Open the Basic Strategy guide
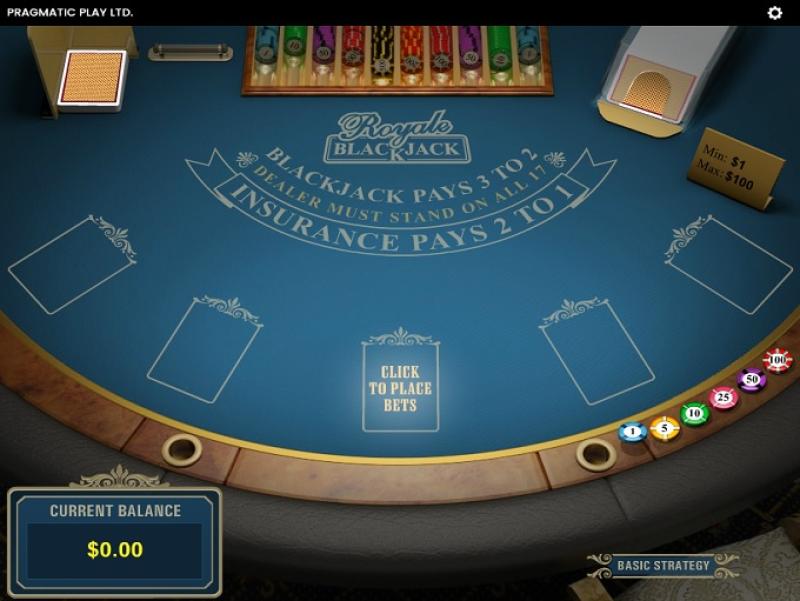 click(663, 566)
